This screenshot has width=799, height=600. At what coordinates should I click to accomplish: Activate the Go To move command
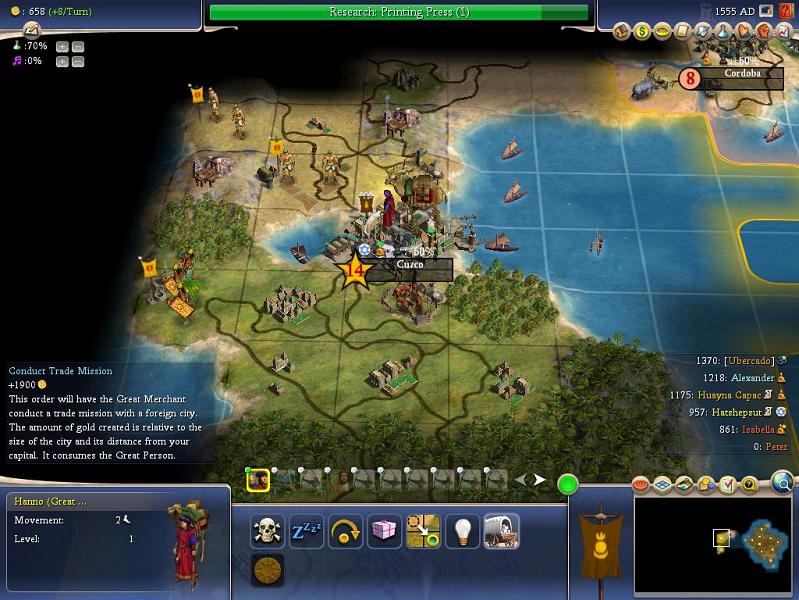click(423, 531)
